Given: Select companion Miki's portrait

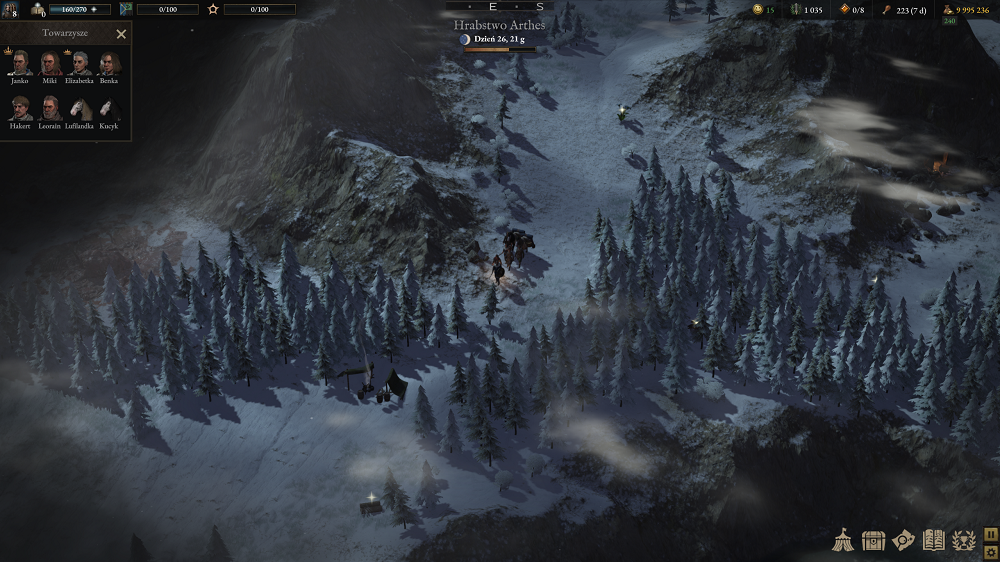Looking at the screenshot, I should click(50, 64).
